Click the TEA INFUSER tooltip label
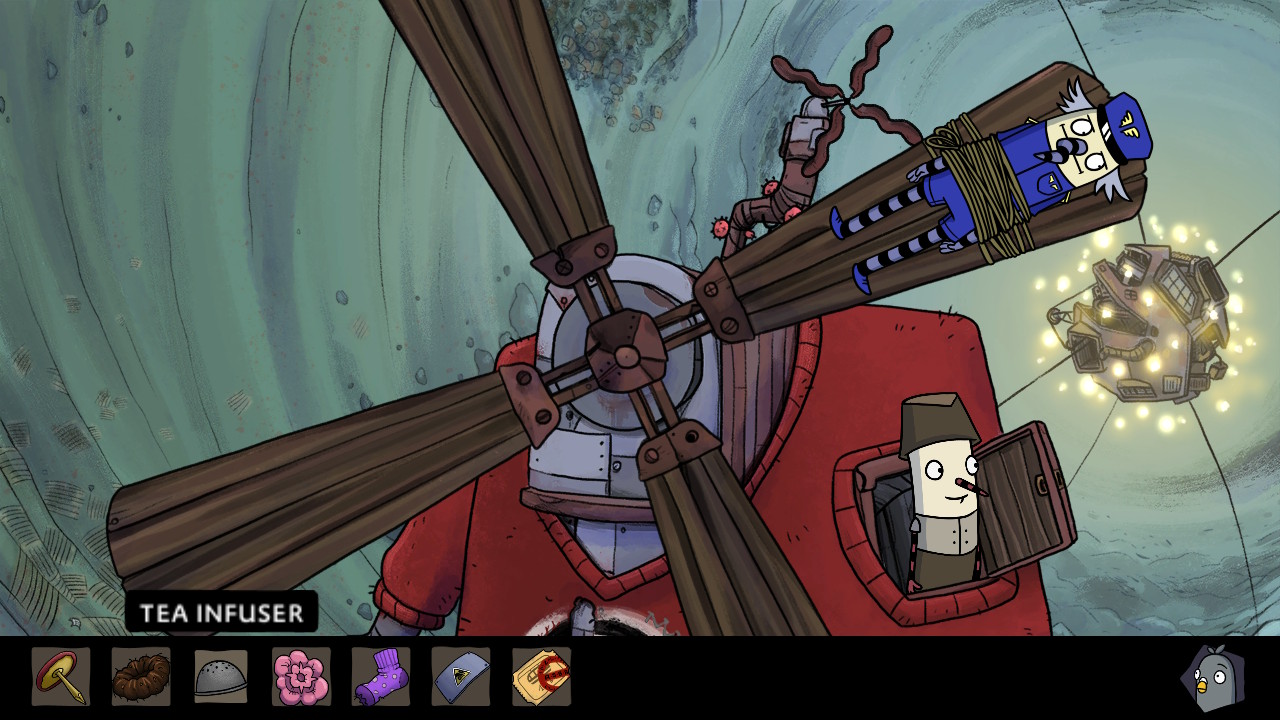 pyautogui.click(x=222, y=614)
